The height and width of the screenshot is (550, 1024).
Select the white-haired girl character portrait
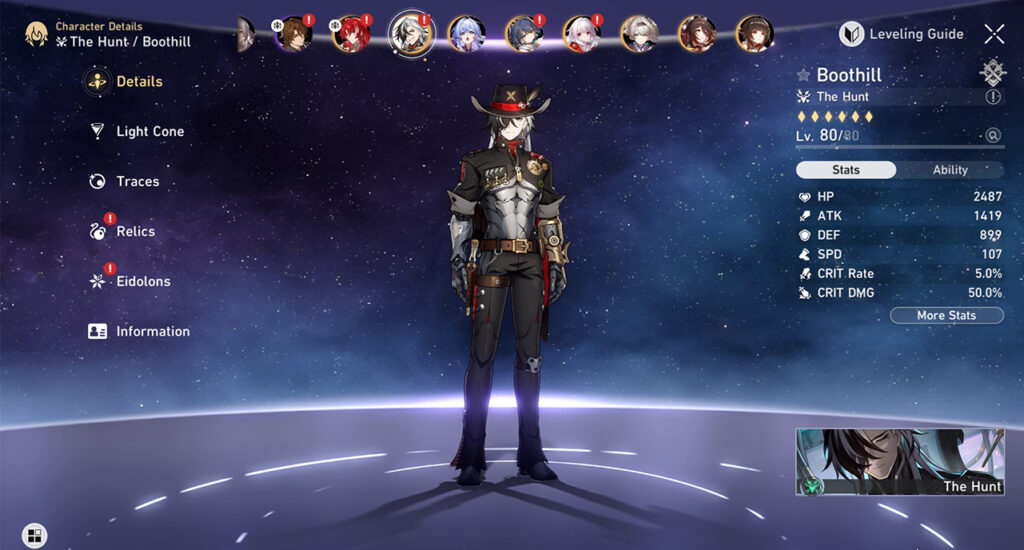tap(581, 34)
